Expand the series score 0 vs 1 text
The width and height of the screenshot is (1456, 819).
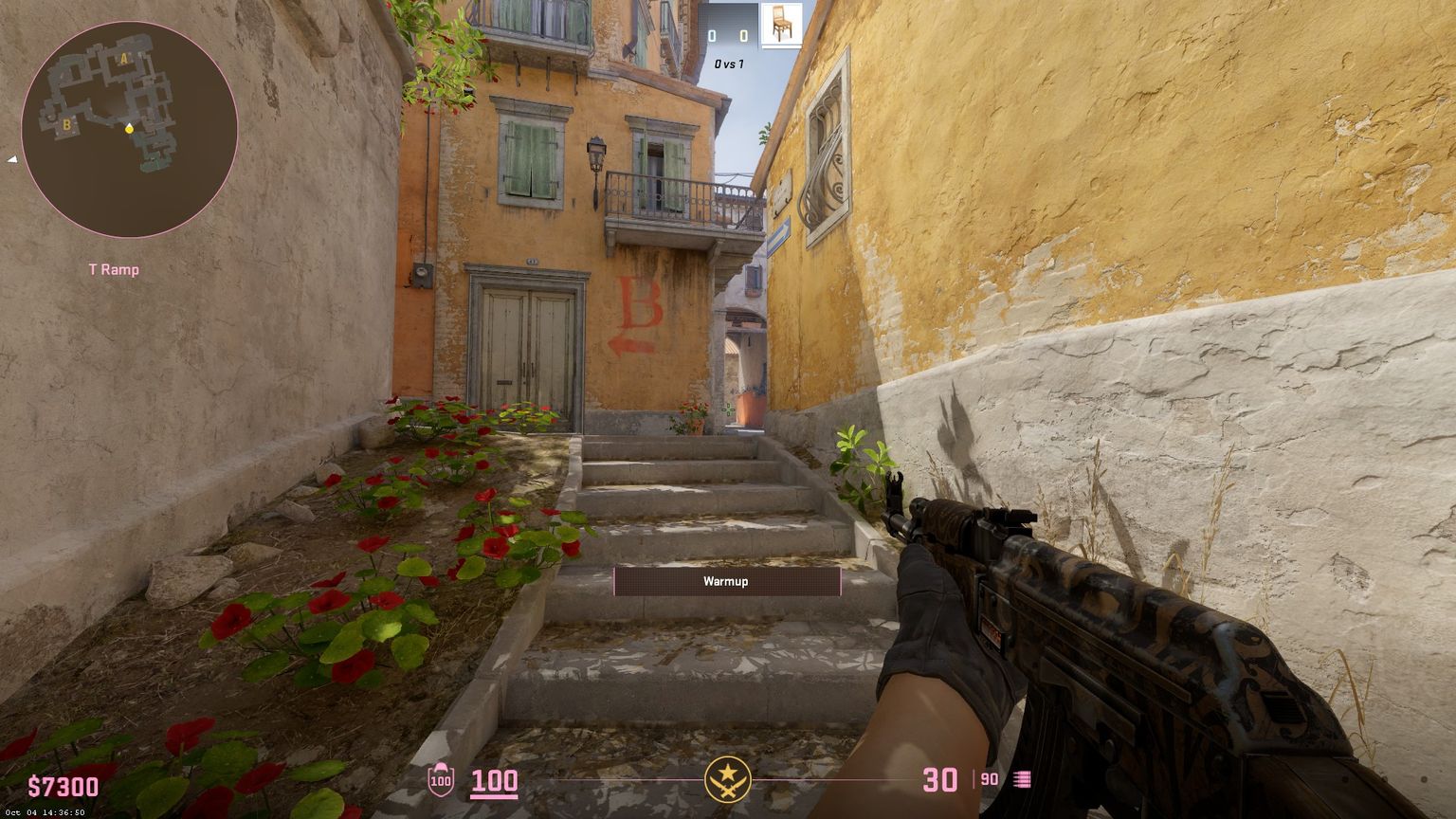point(728,64)
